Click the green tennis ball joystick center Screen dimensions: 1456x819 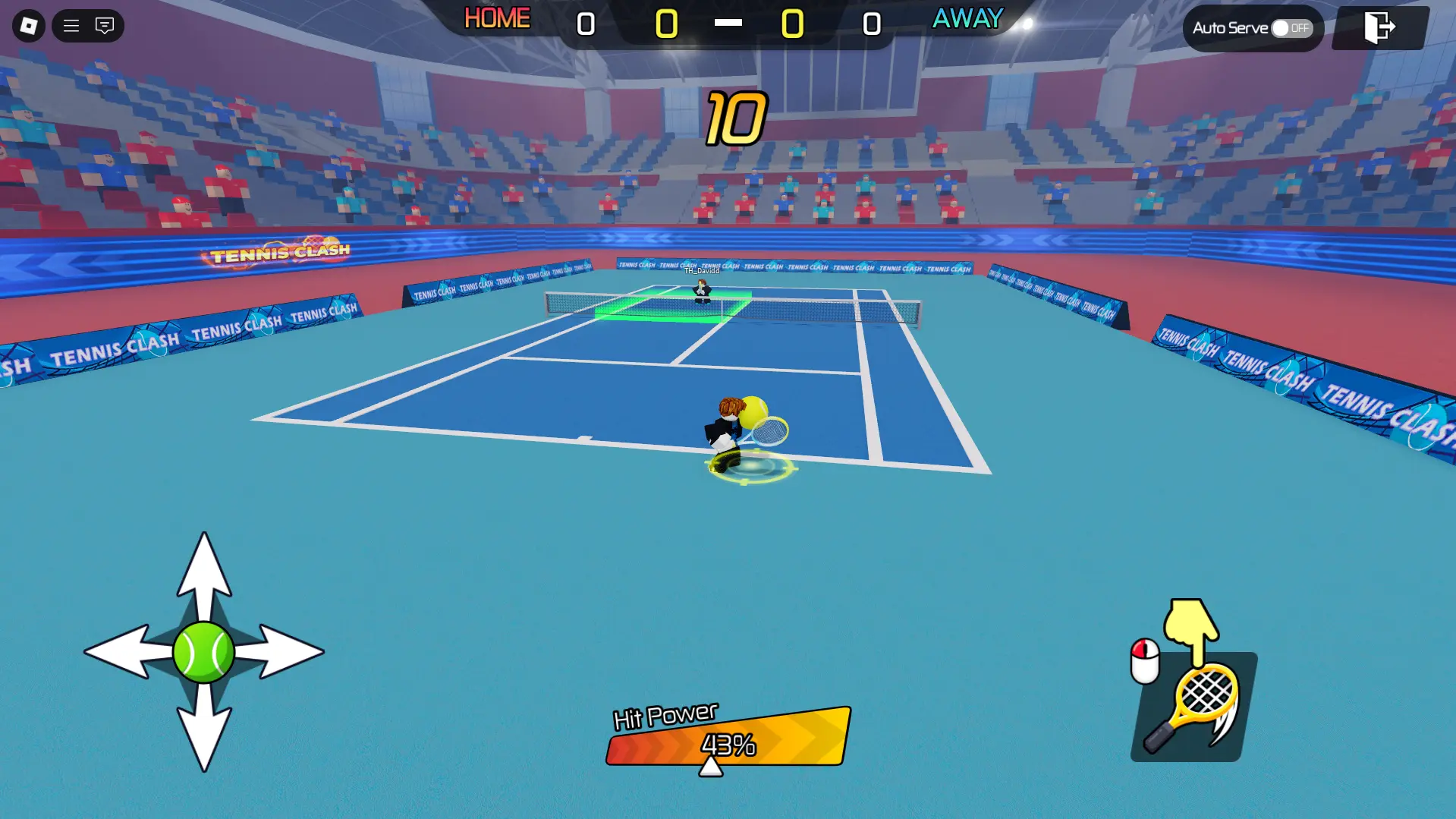203,652
